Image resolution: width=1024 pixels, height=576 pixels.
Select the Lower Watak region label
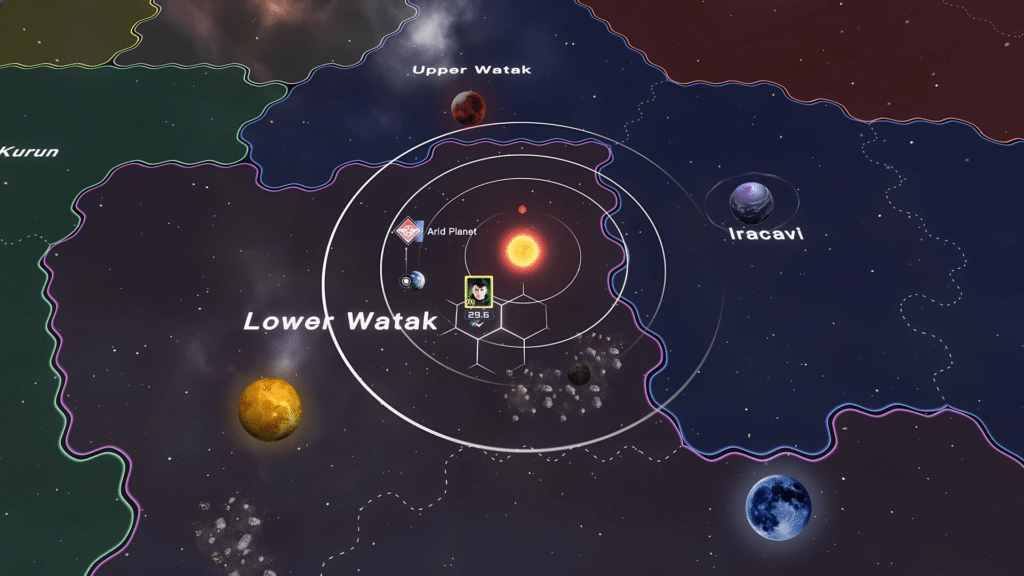pos(341,321)
